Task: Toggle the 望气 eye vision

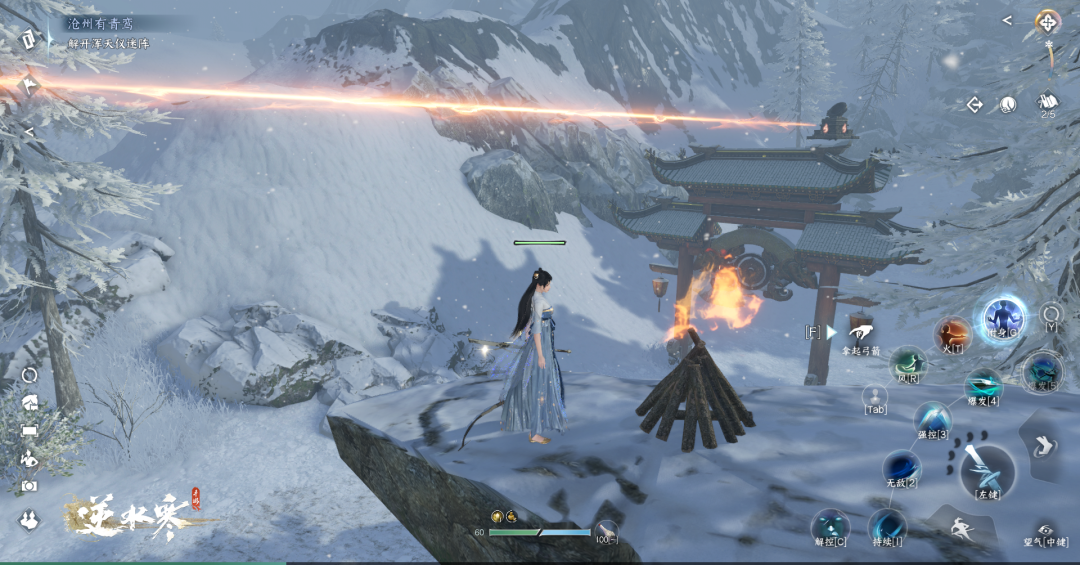Action: [x=1046, y=531]
